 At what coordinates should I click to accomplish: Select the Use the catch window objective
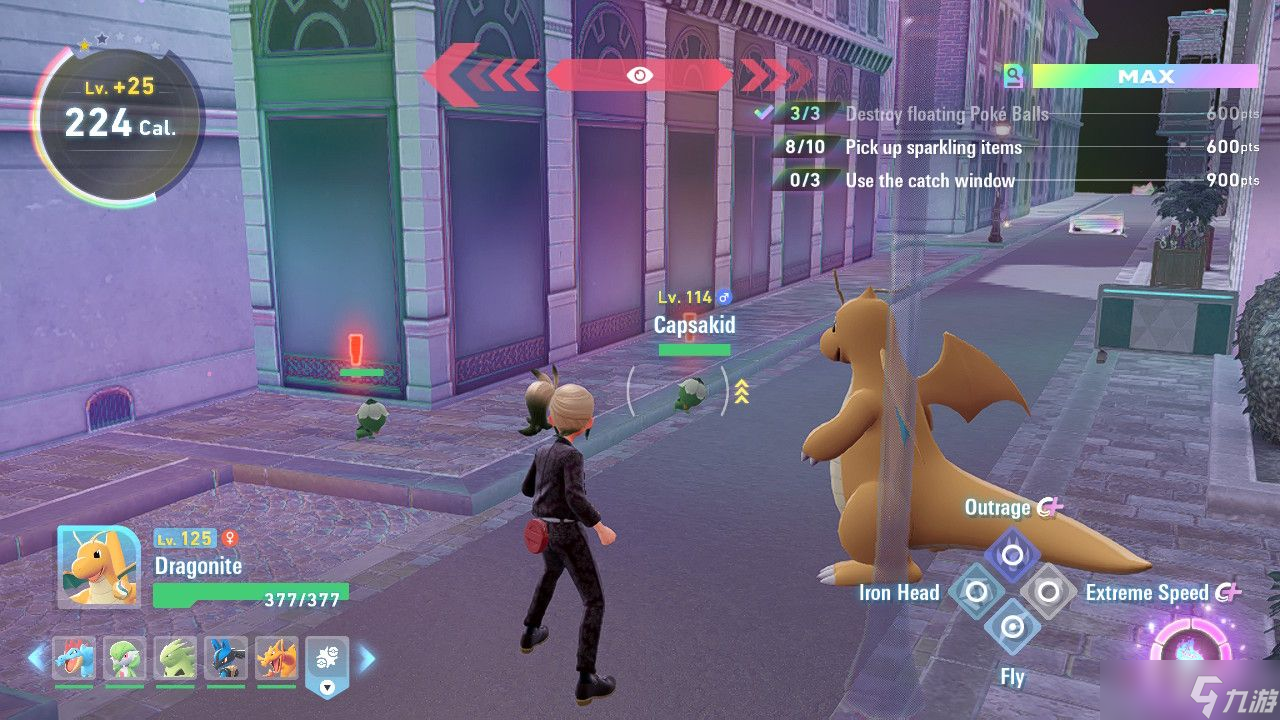pyautogui.click(x=929, y=180)
